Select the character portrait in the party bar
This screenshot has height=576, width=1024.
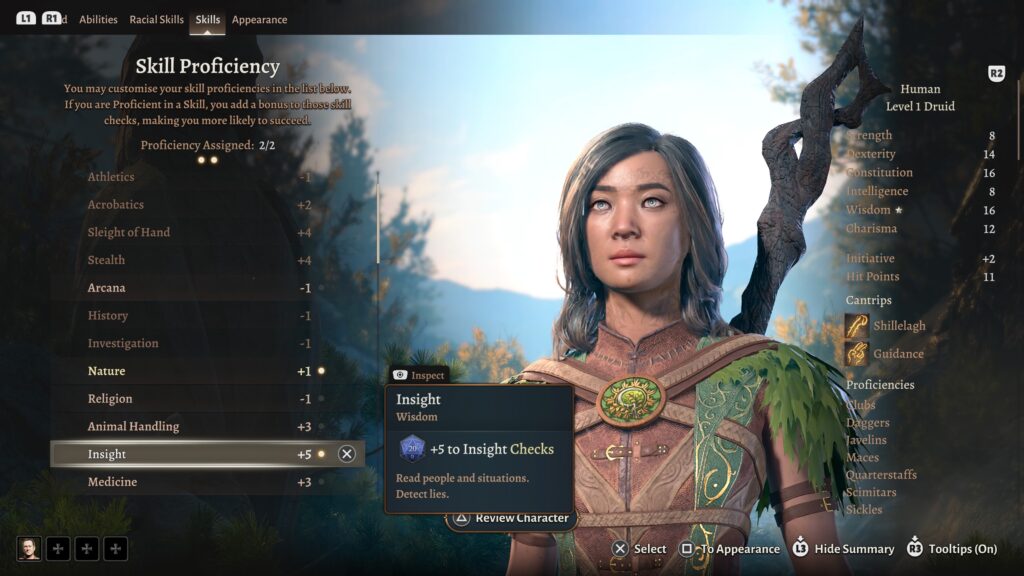(x=29, y=548)
